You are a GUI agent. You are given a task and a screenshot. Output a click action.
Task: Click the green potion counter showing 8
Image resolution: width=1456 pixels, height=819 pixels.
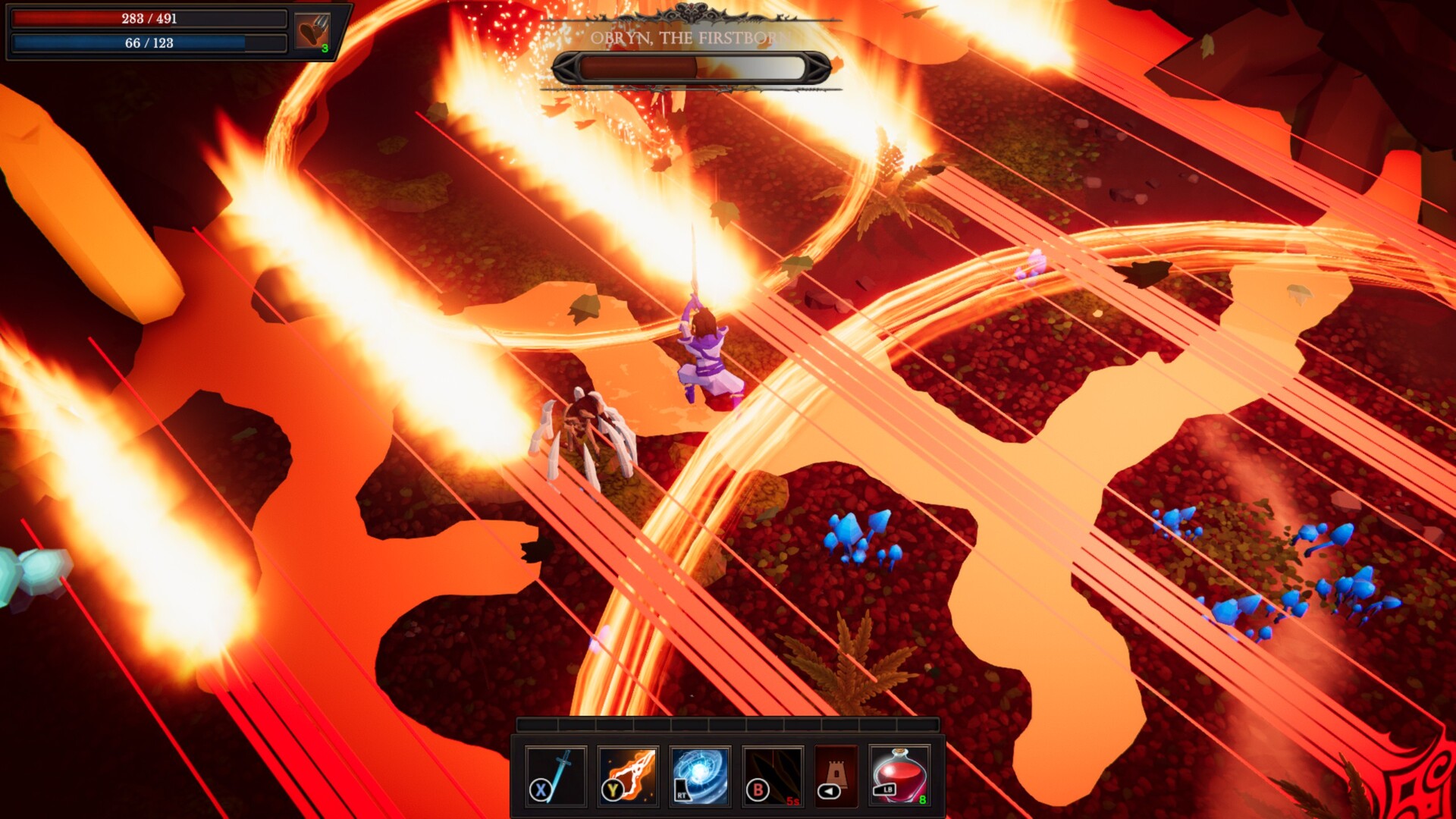click(x=923, y=800)
